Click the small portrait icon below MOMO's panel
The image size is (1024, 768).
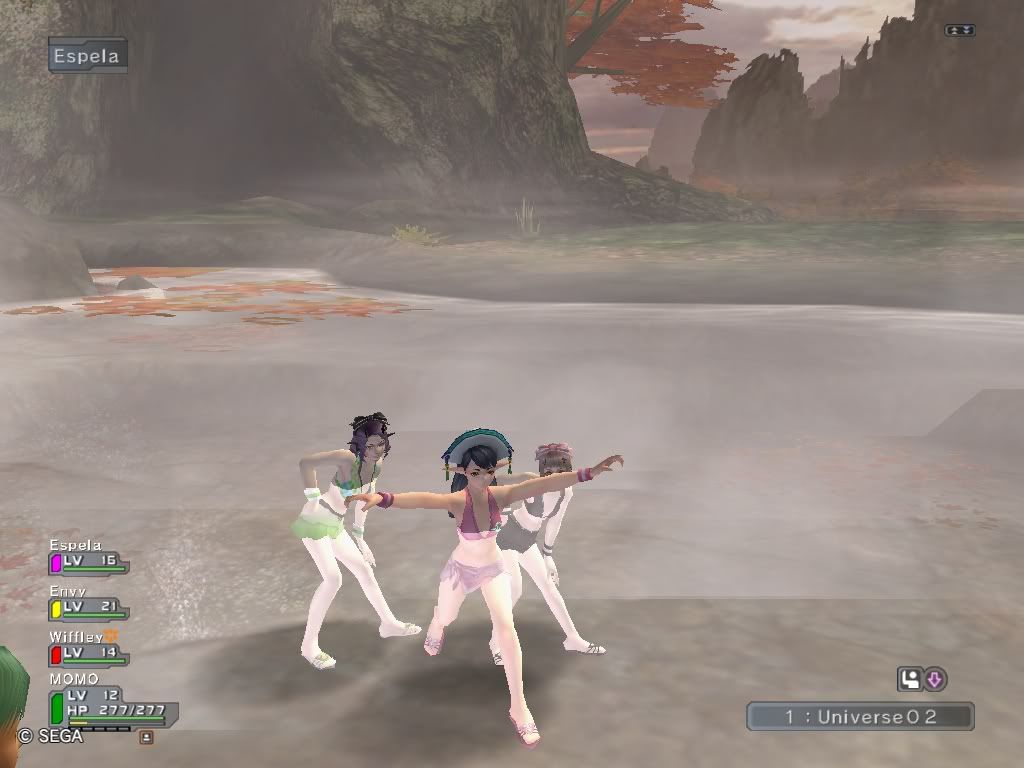(146, 737)
